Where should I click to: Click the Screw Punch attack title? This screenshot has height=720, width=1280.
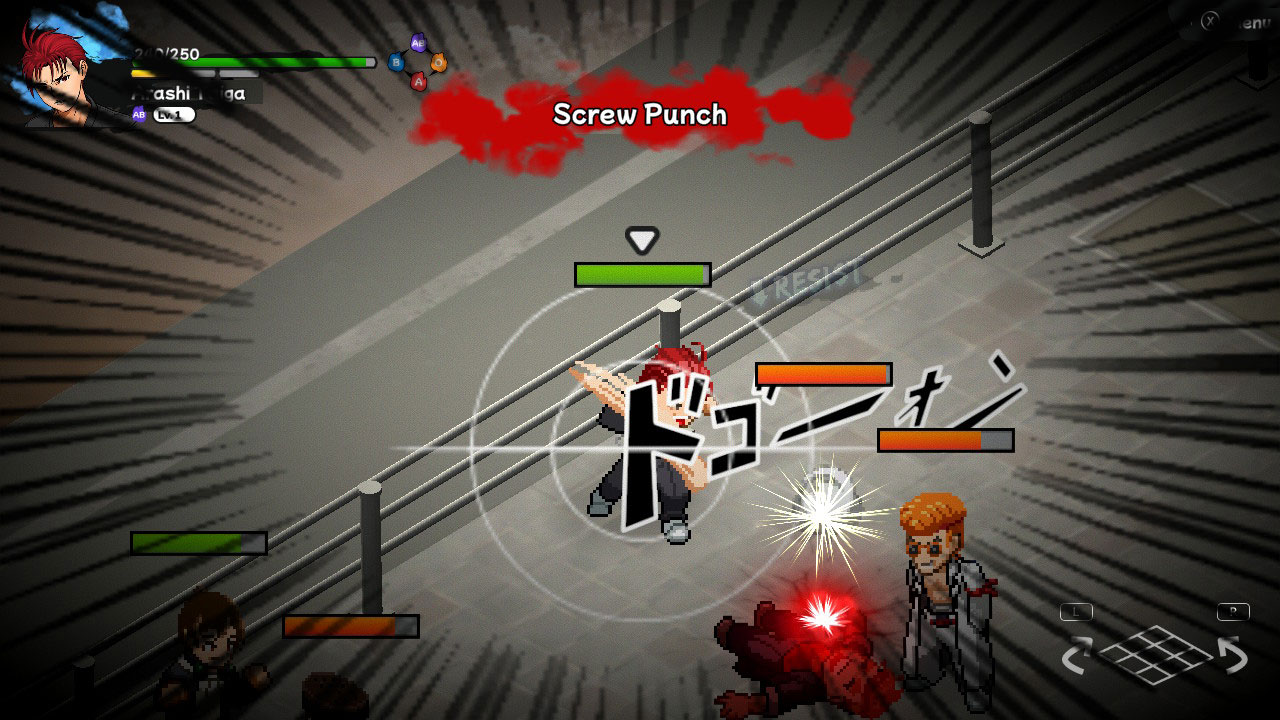[x=640, y=115]
